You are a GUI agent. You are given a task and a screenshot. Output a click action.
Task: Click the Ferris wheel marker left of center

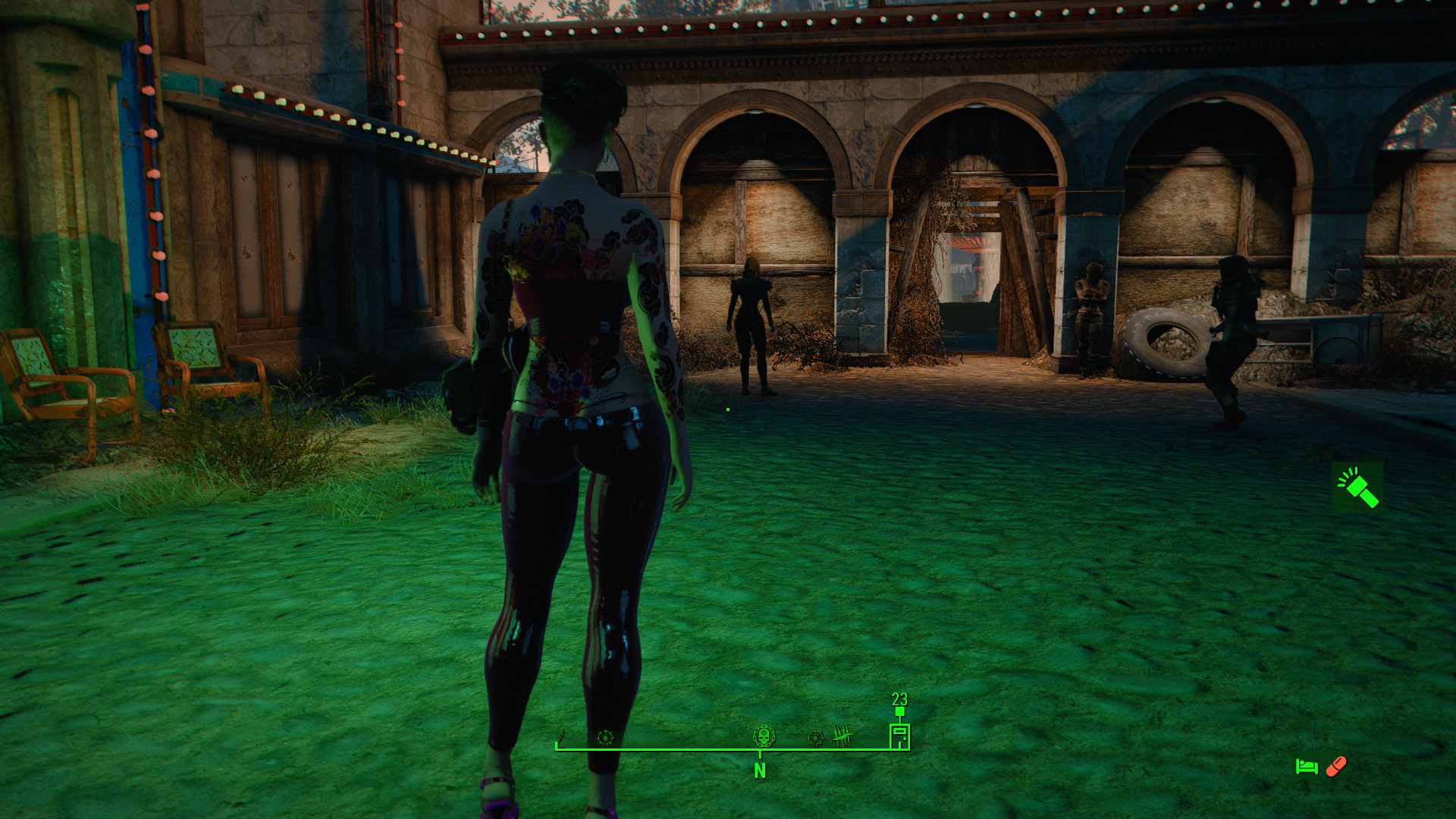(x=606, y=737)
